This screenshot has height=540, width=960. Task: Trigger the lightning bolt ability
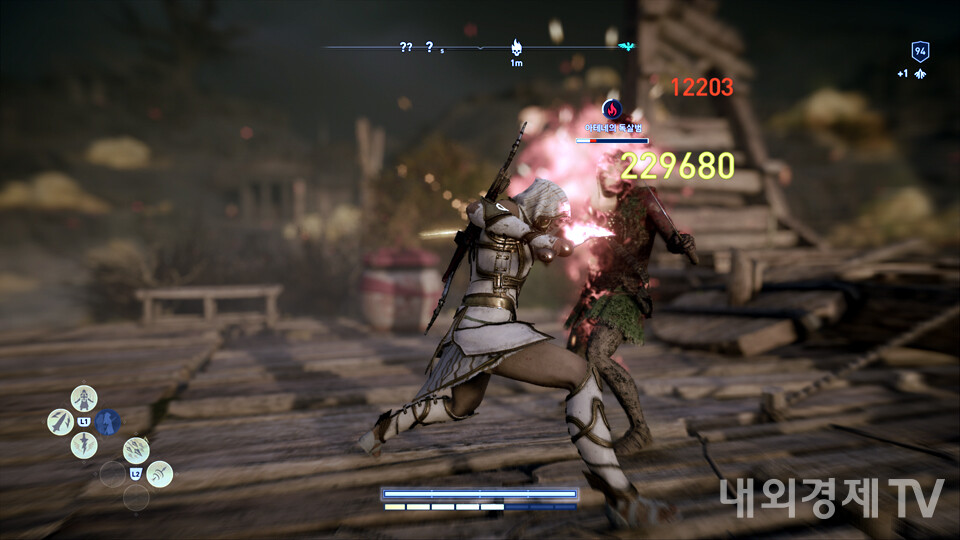(84, 445)
